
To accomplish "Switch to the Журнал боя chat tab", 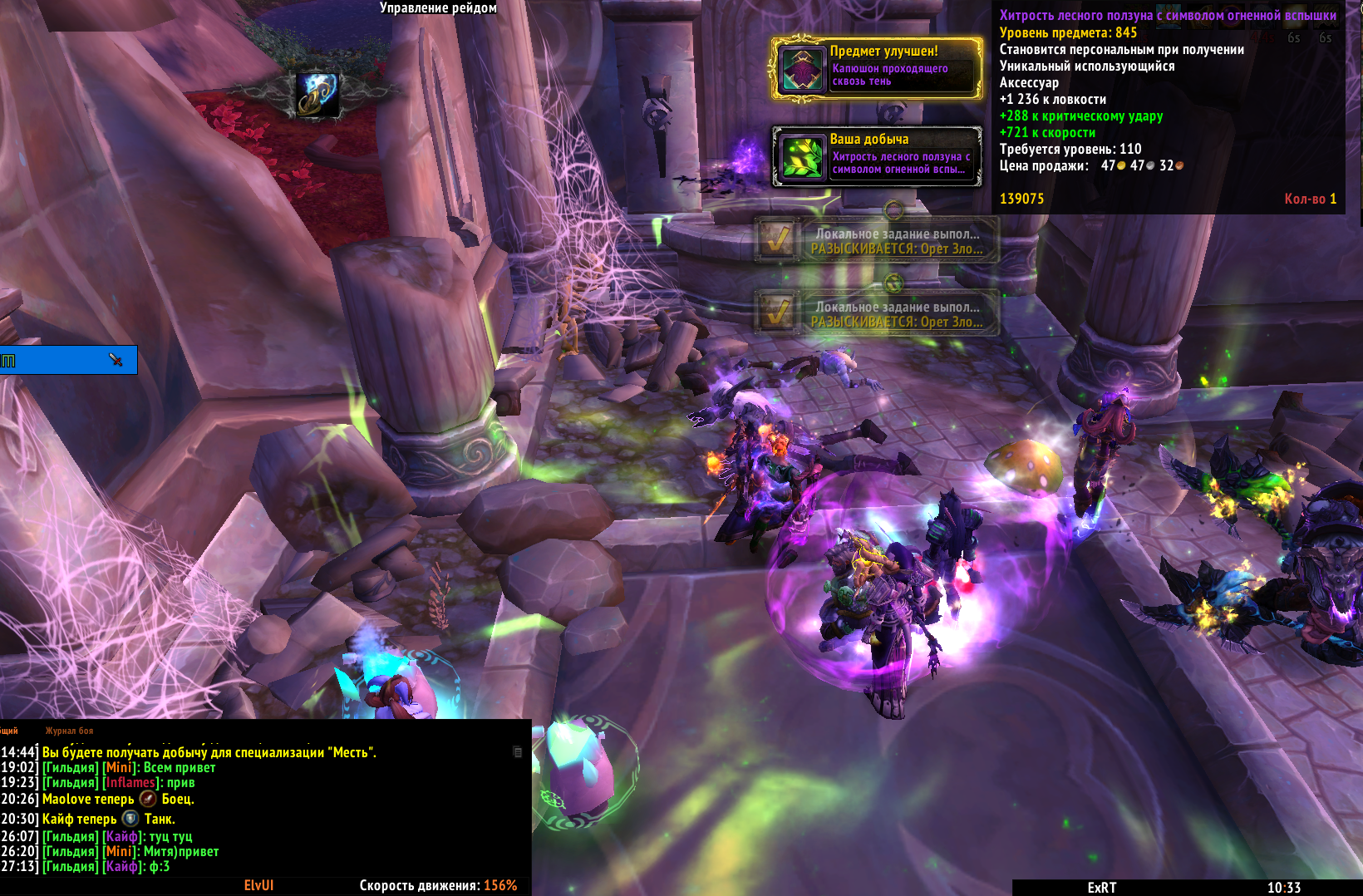I will pyautogui.click(x=69, y=731).
